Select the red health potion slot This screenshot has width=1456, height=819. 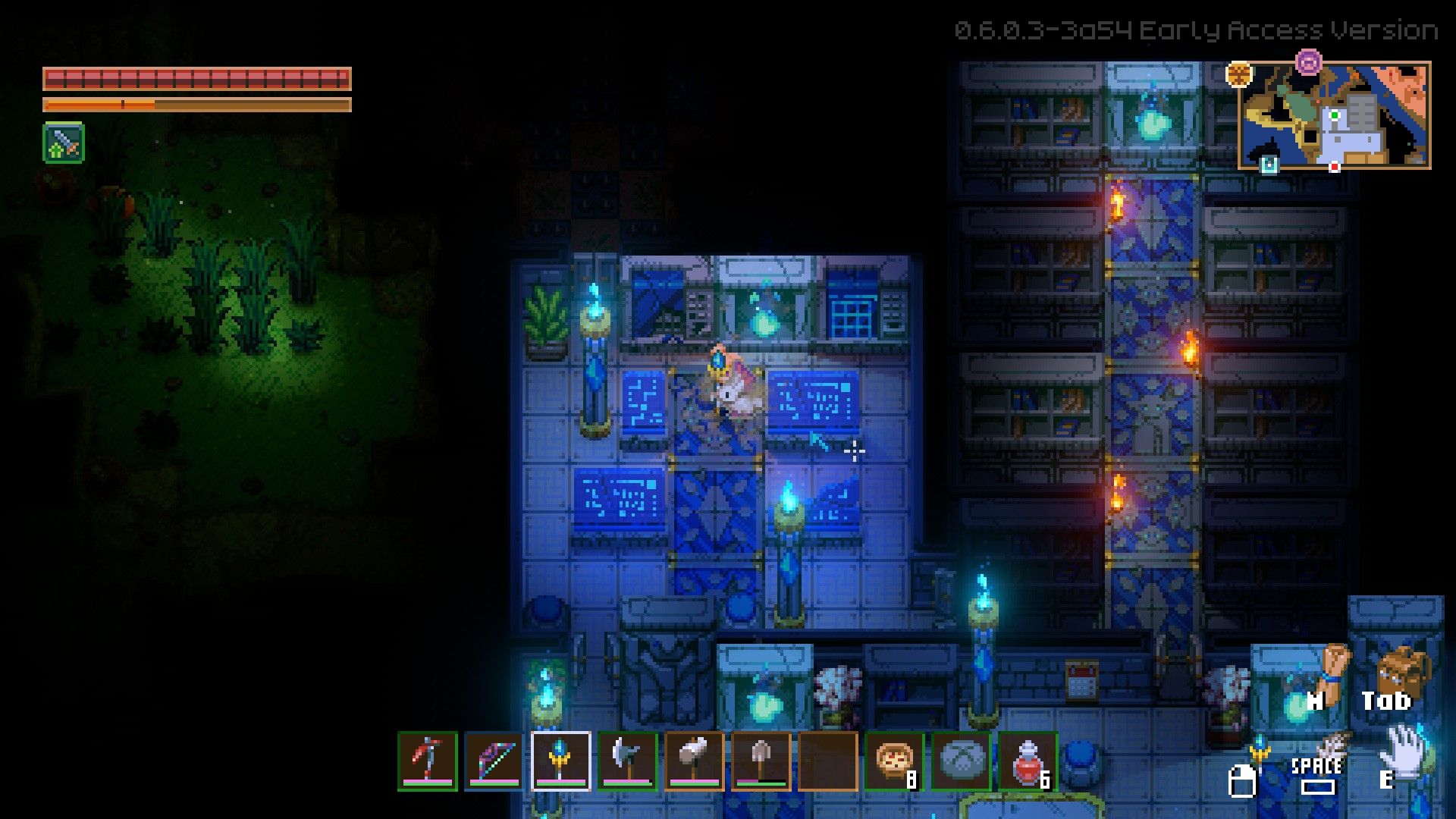pos(1028,761)
